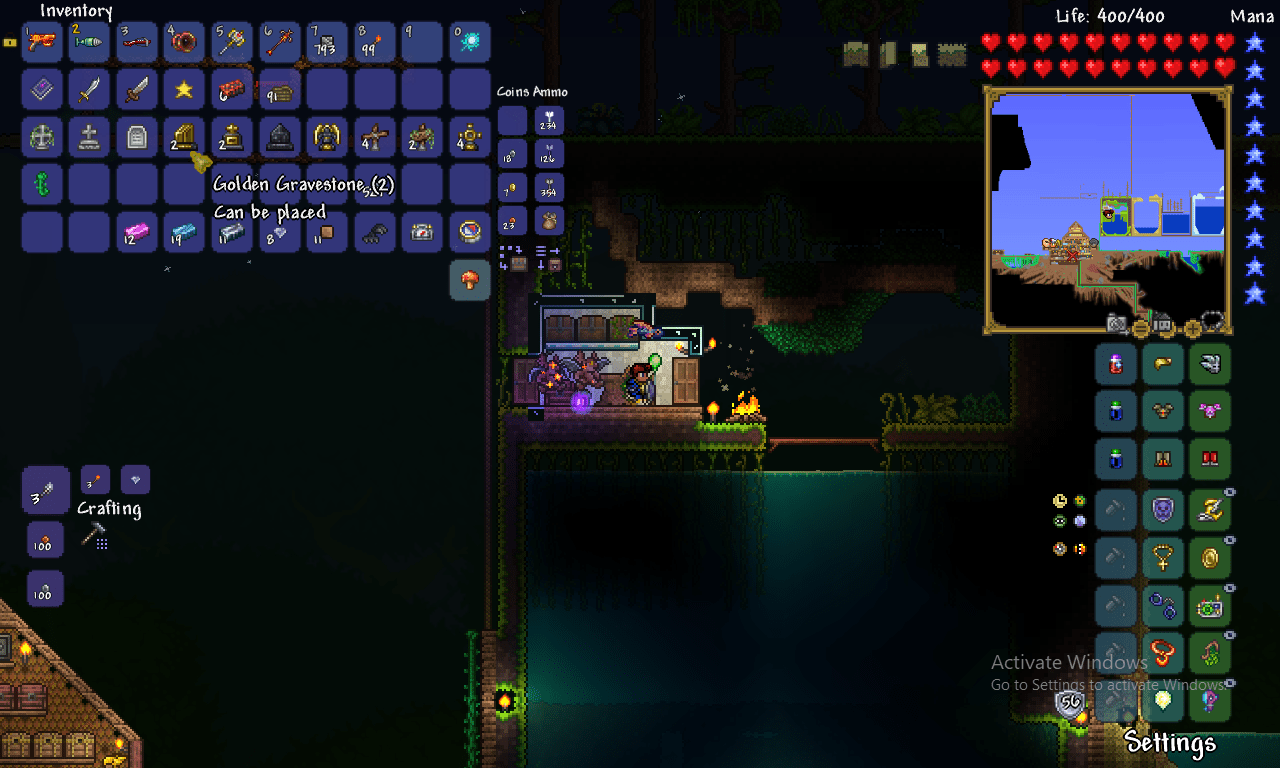Click the Cobalt Shield accessory slot

click(x=1163, y=509)
